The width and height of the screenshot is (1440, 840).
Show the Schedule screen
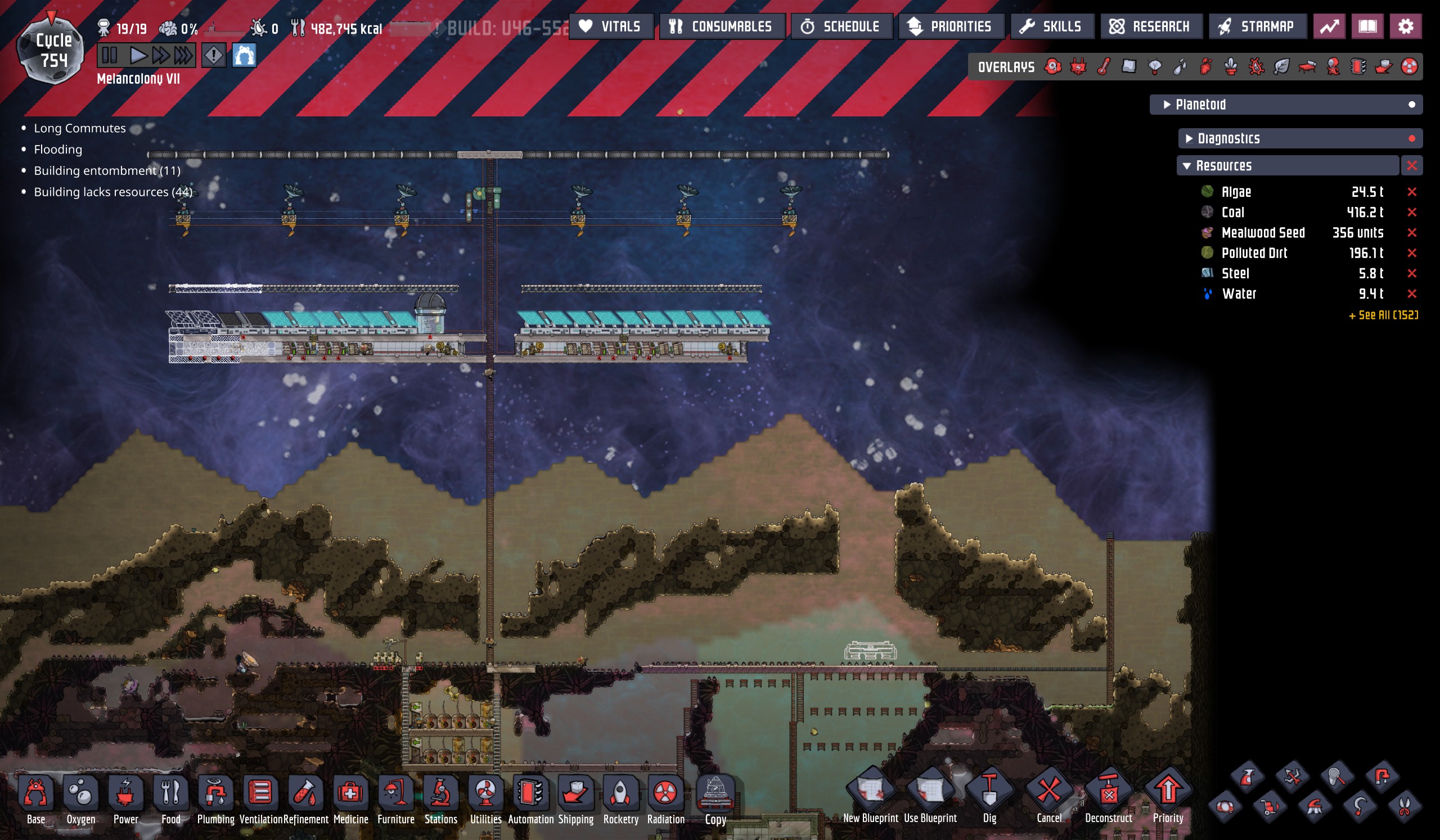(x=841, y=26)
